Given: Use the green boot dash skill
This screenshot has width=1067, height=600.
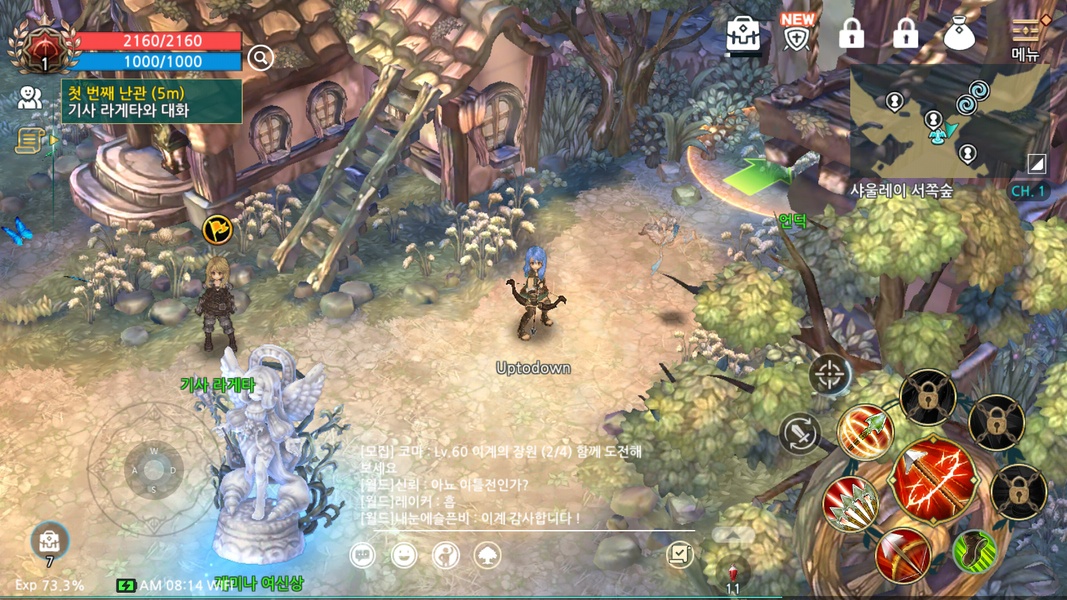Looking at the screenshot, I should pos(975,551).
